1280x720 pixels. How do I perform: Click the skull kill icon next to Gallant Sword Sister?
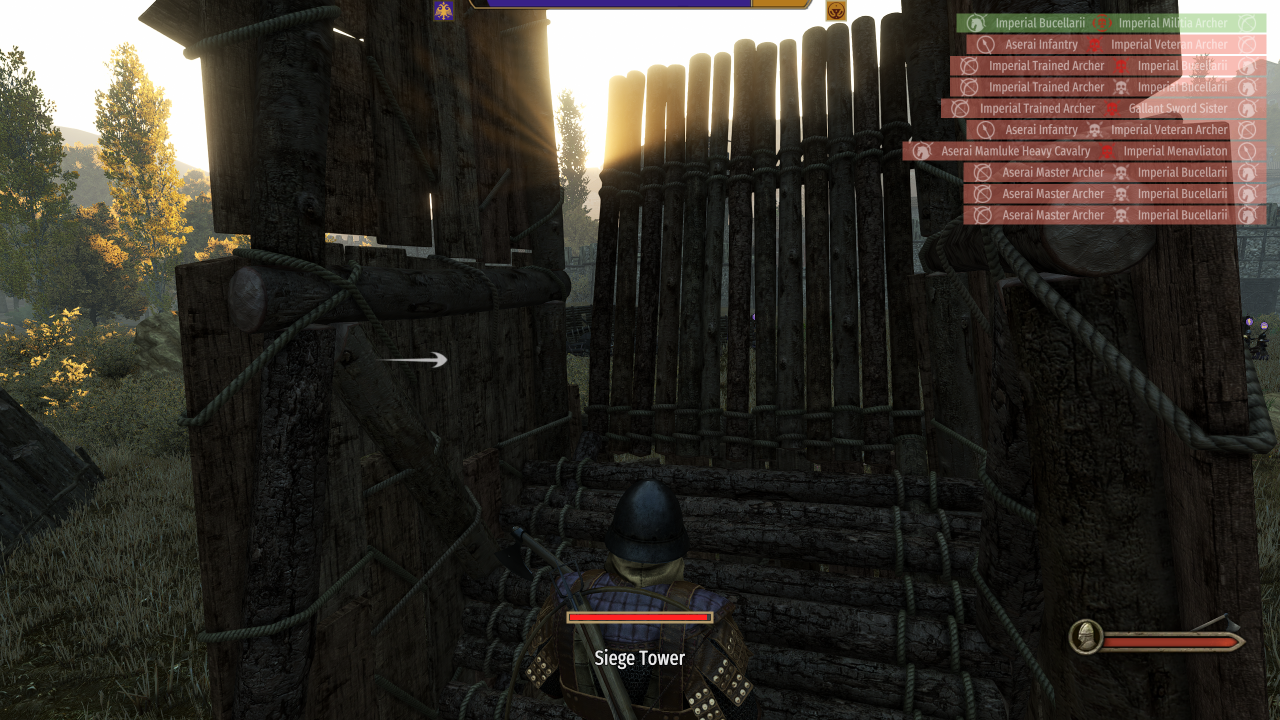(1113, 108)
